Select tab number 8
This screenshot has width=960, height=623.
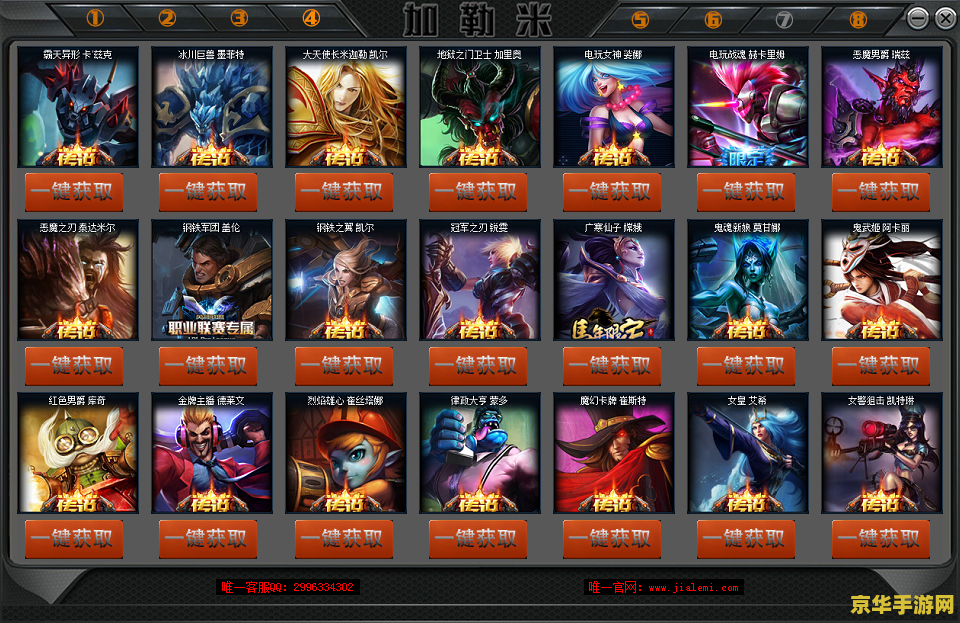click(x=857, y=19)
